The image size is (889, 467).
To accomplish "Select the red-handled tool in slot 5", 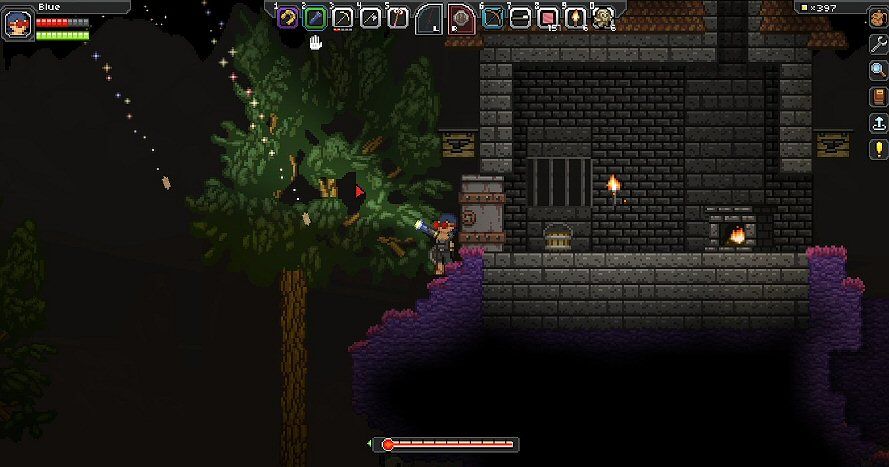I will [x=397, y=17].
